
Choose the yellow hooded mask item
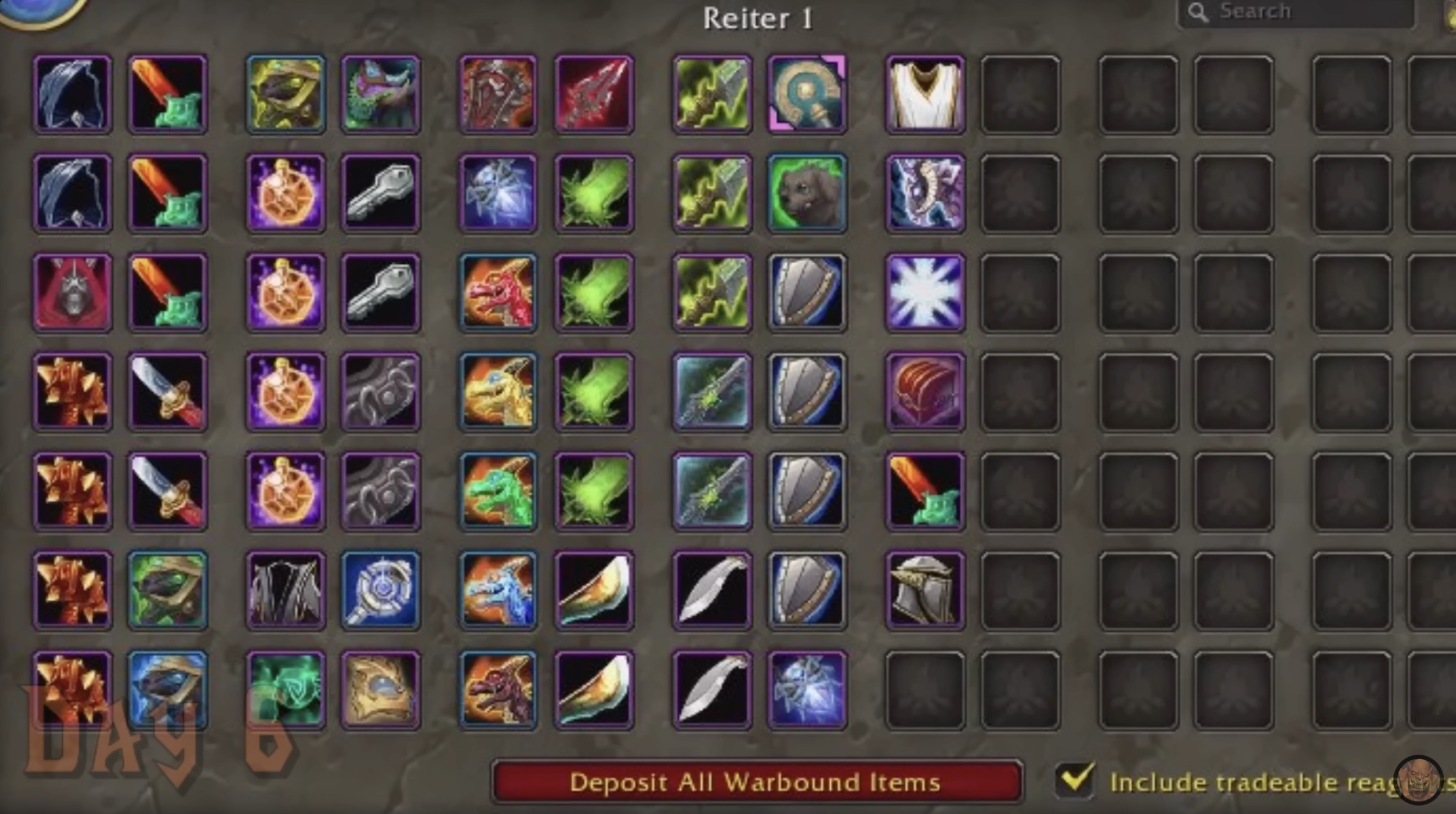[x=285, y=95]
